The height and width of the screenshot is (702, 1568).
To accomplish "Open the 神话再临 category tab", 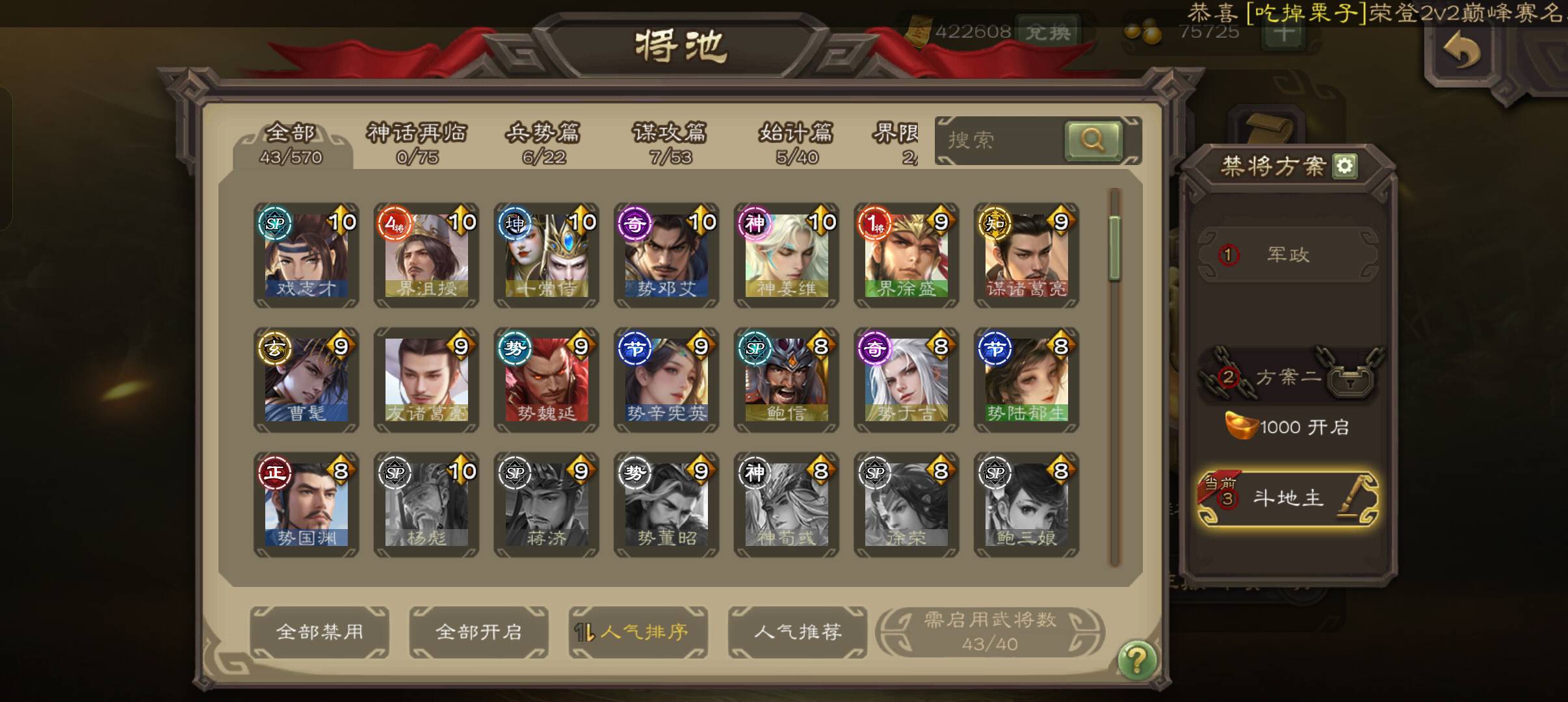I will click(417, 143).
